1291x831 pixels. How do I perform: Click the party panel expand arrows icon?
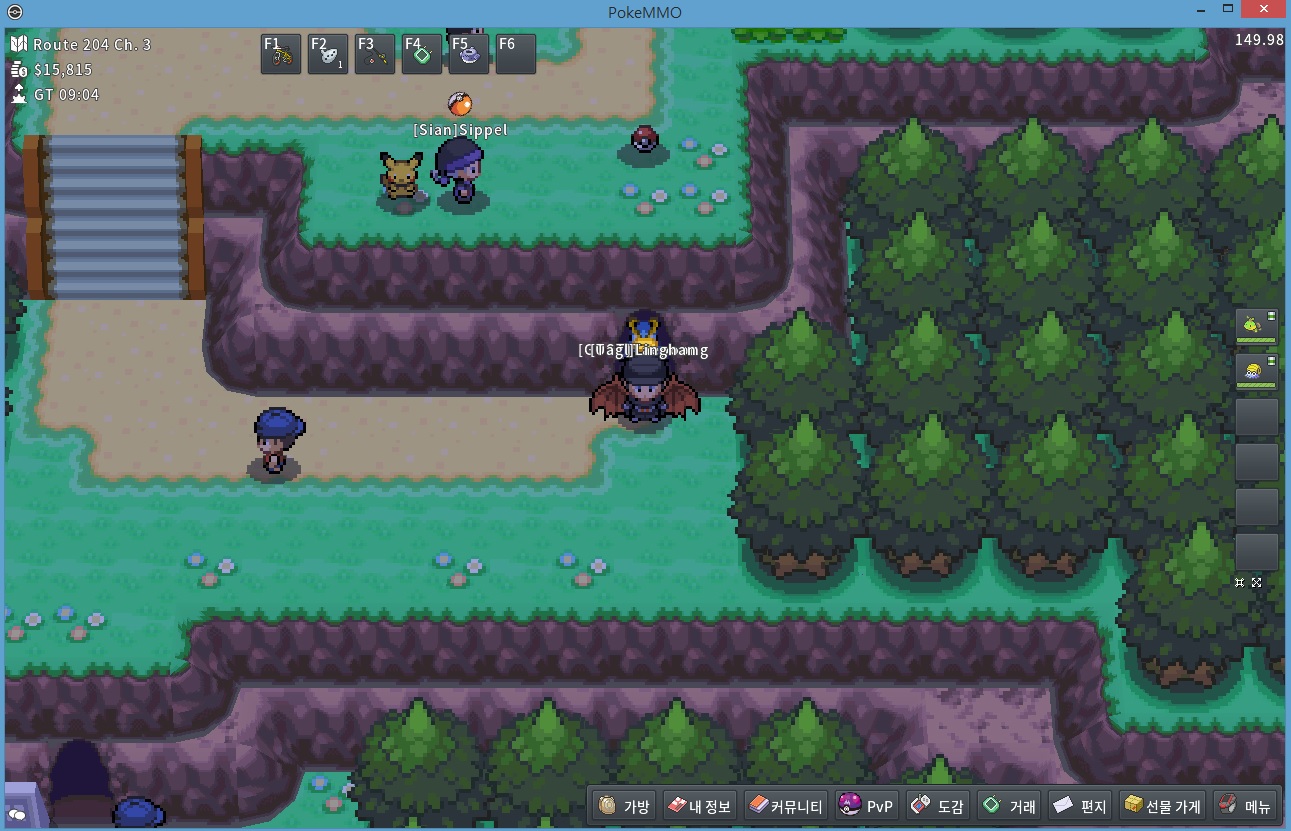pyautogui.click(x=1256, y=582)
